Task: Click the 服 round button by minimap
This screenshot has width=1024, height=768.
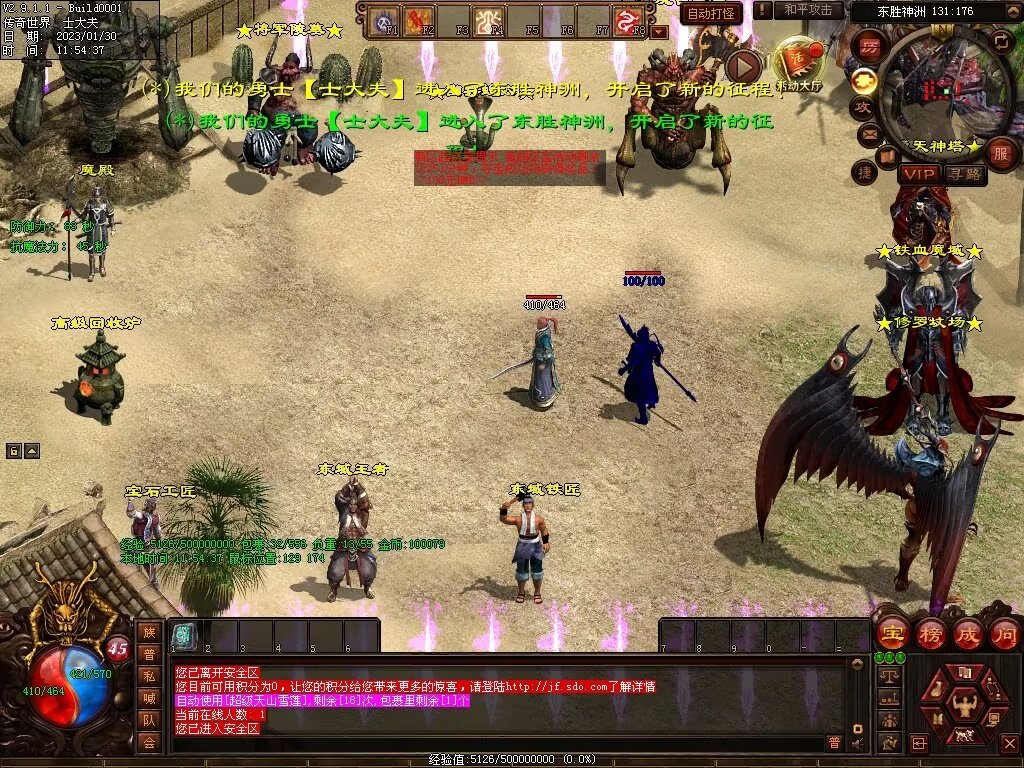Action: pyautogui.click(x=1001, y=154)
